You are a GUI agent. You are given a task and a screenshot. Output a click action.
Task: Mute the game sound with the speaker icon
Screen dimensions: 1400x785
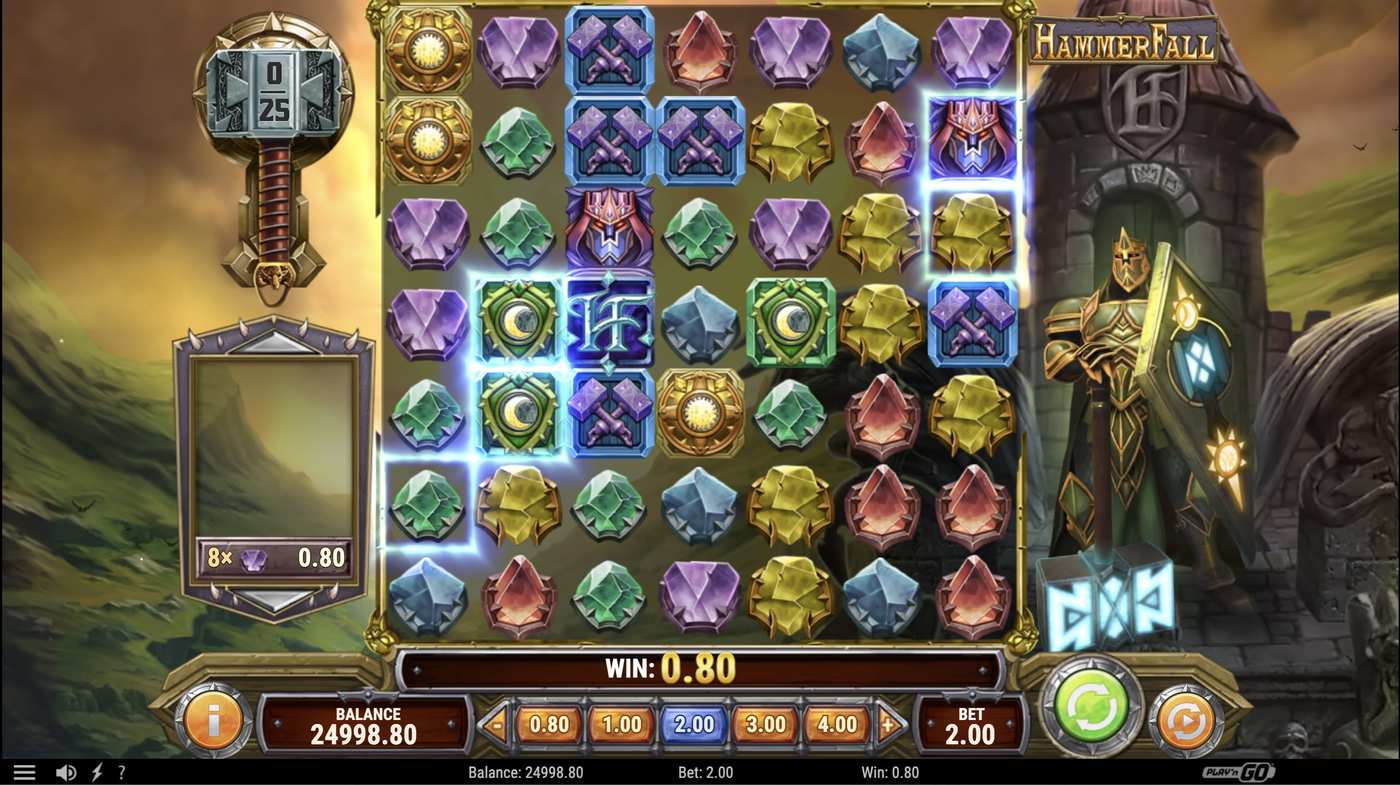pos(66,771)
